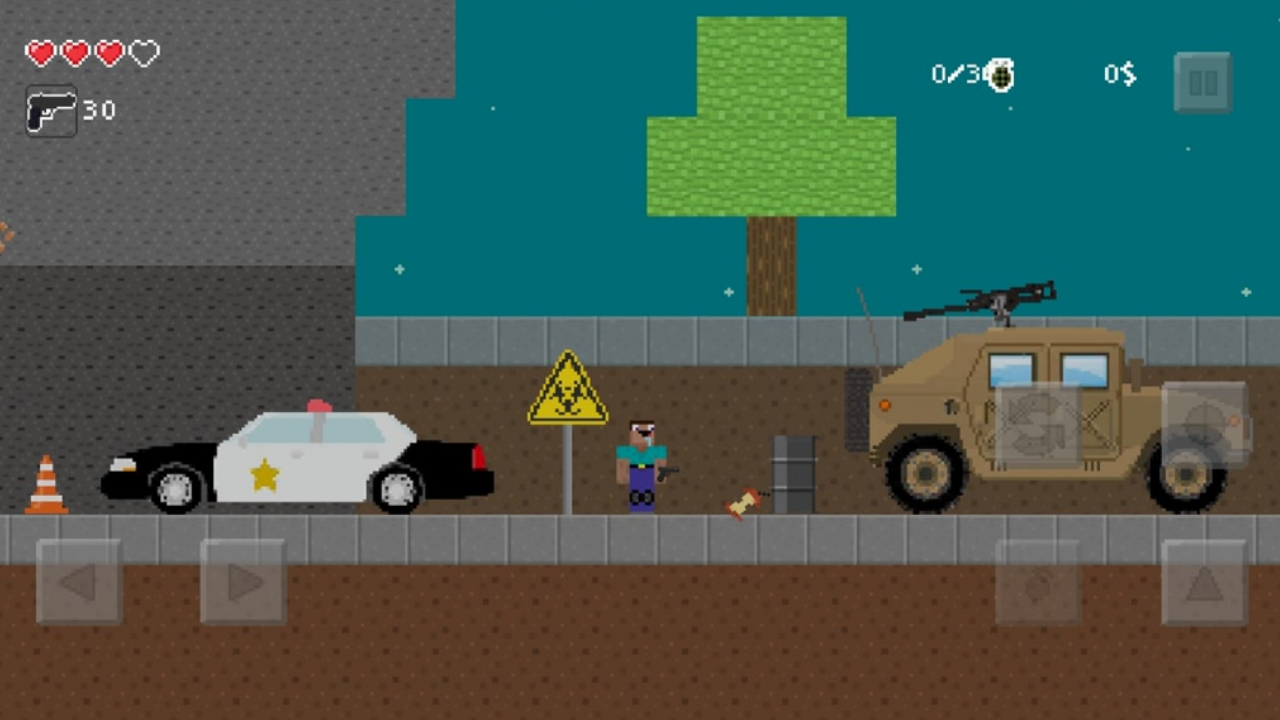1280x720 pixels.
Task: Select the empty heart outline icon
Action: coord(142,52)
